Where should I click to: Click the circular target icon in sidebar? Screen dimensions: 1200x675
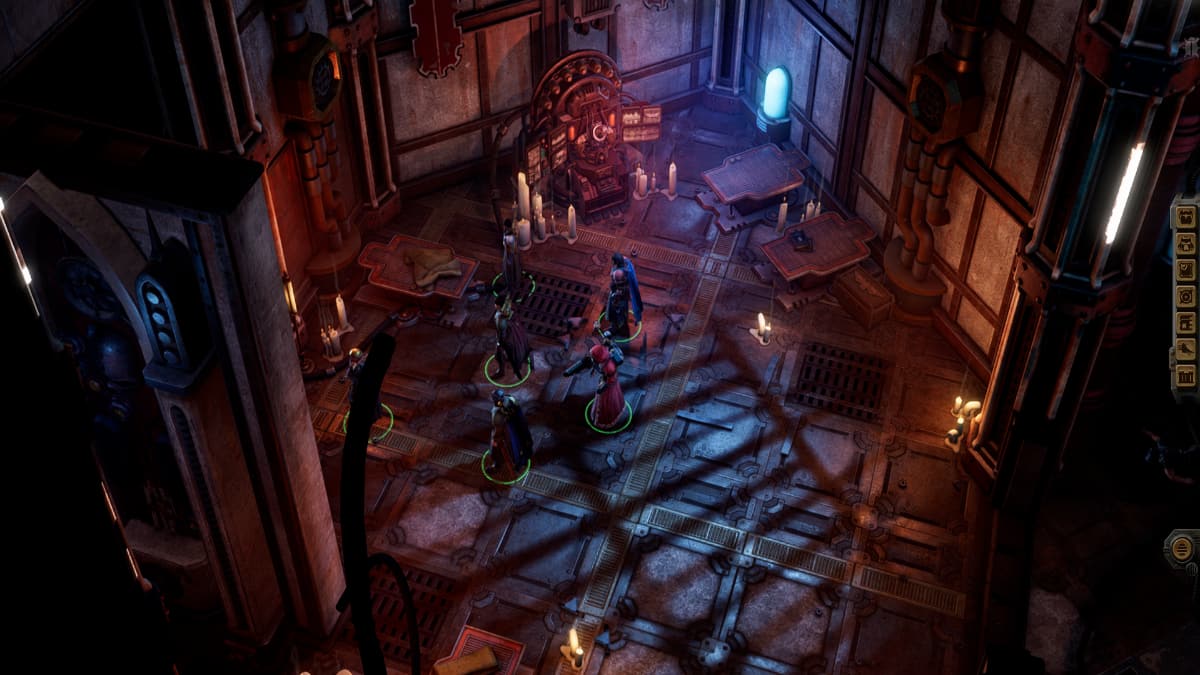point(1186,296)
